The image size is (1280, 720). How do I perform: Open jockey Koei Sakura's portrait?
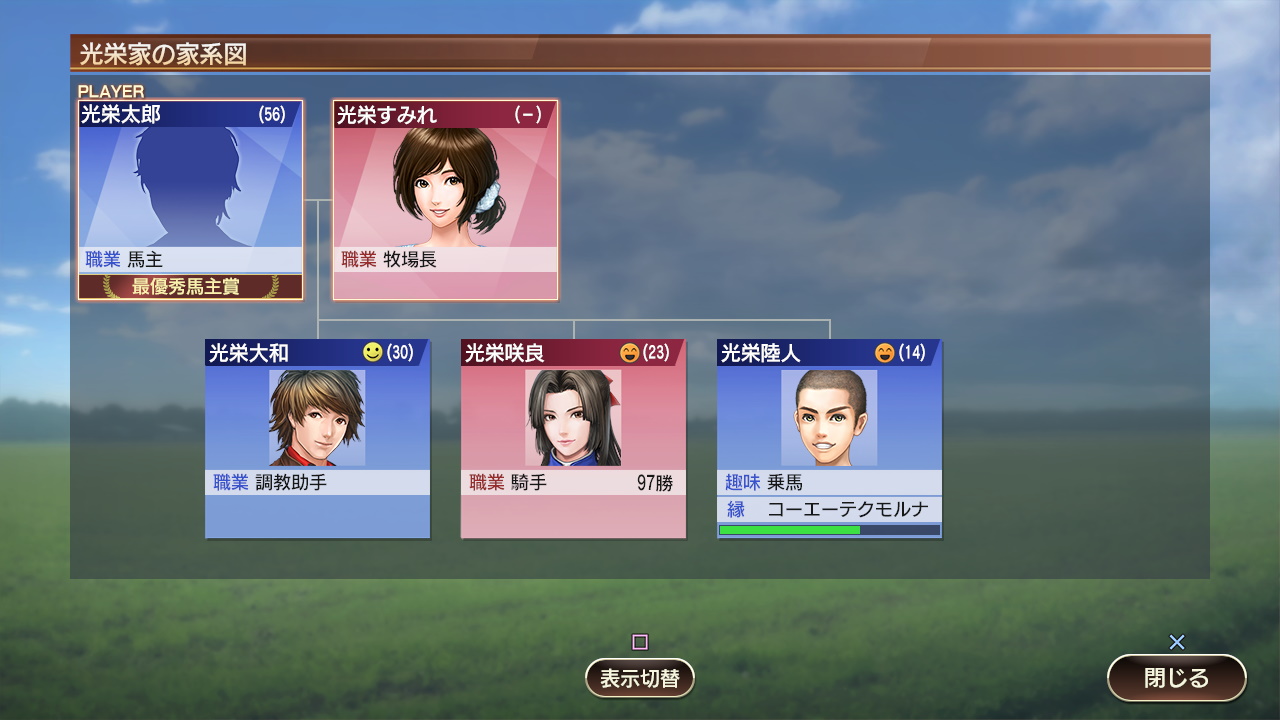pos(573,415)
